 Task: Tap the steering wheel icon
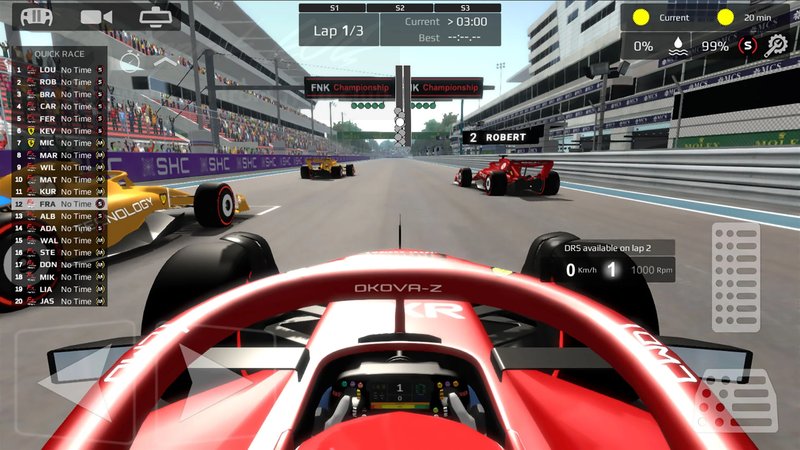(x=36, y=17)
